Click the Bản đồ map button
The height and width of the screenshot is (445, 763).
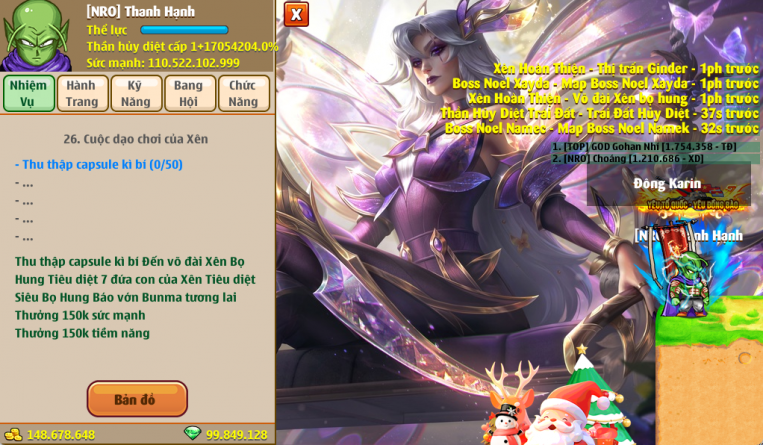137,399
